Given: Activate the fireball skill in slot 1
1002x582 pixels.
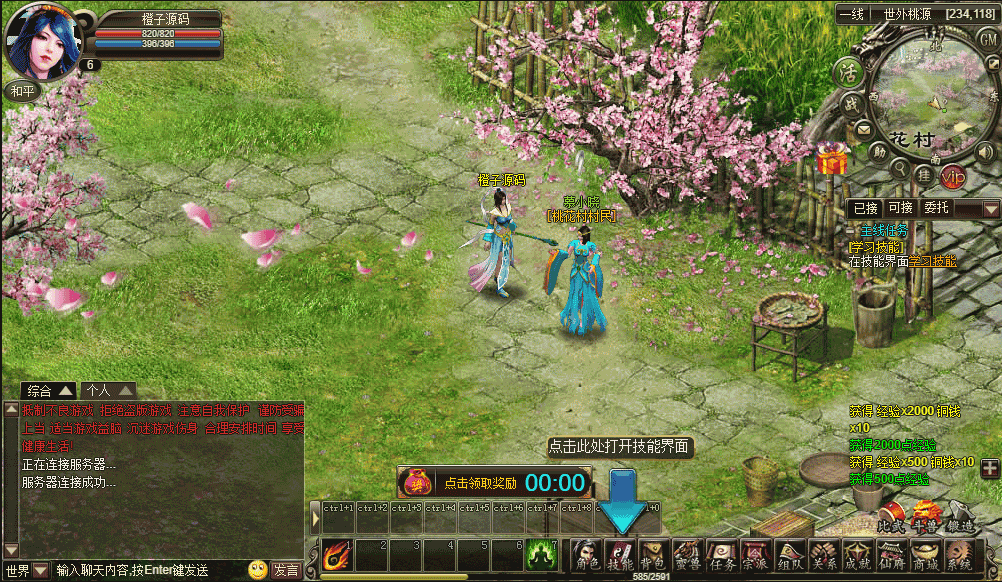Looking at the screenshot, I should [336, 555].
